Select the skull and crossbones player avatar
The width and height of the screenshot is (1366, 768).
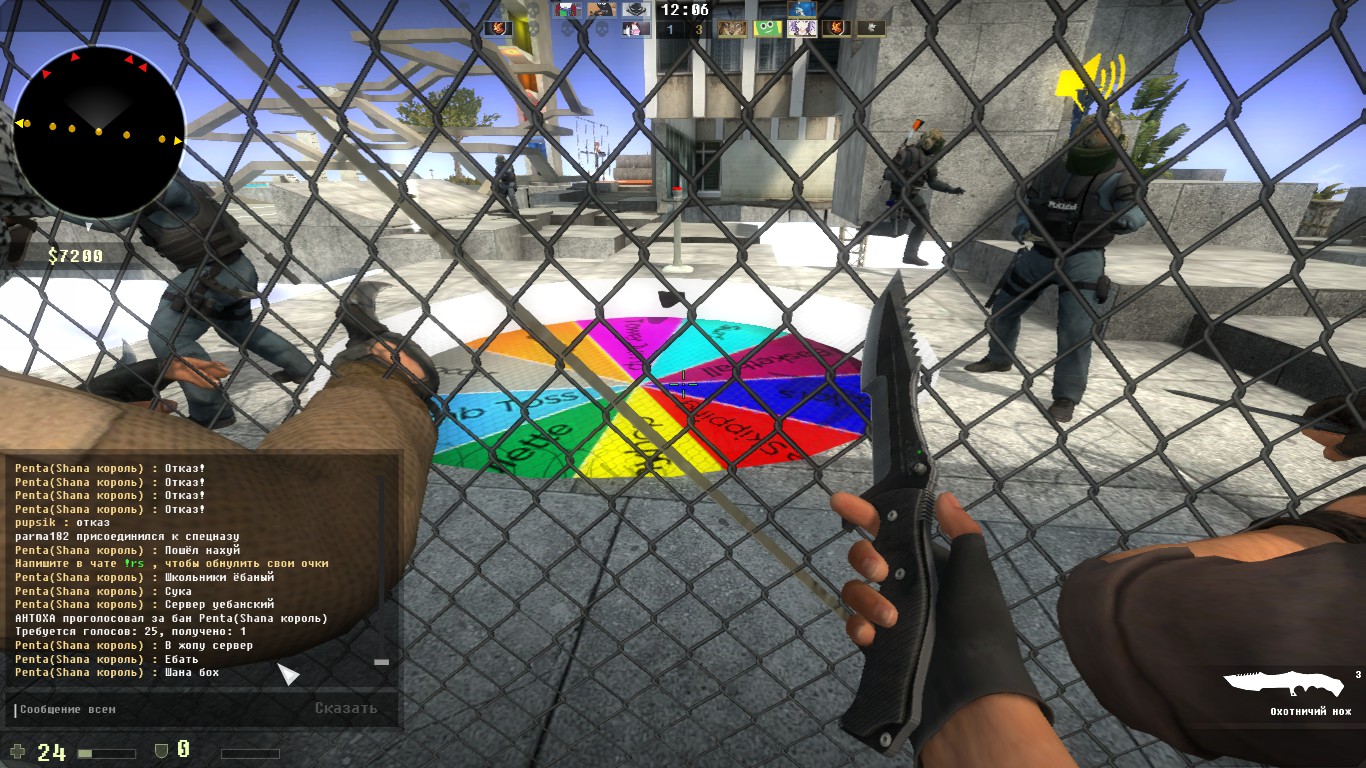point(636,10)
